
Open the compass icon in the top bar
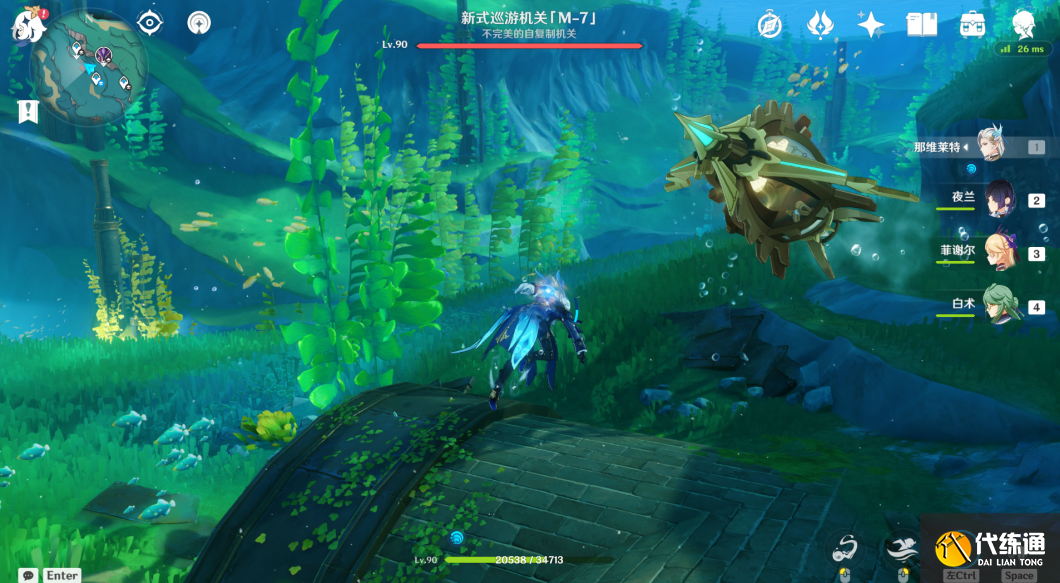coord(769,25)
